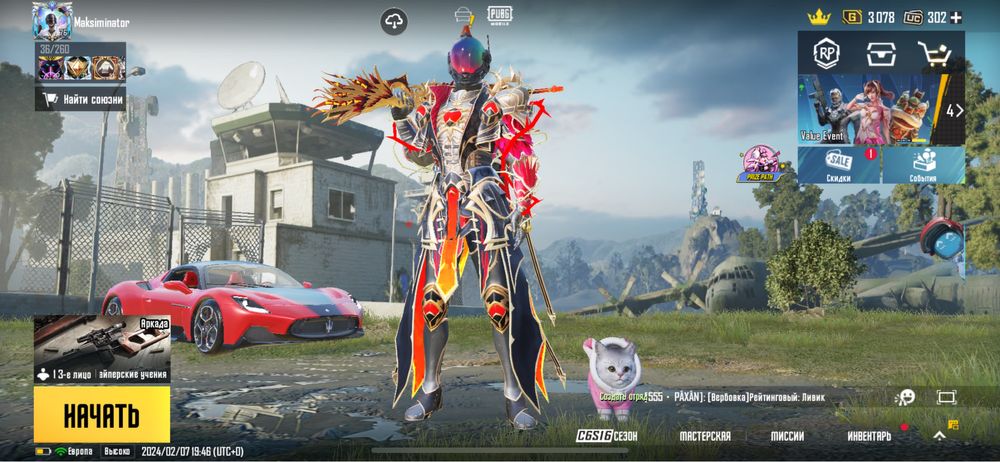Add UC with the plus button
The height and width of the screenshot is (462, 1000).
point(956,17)
